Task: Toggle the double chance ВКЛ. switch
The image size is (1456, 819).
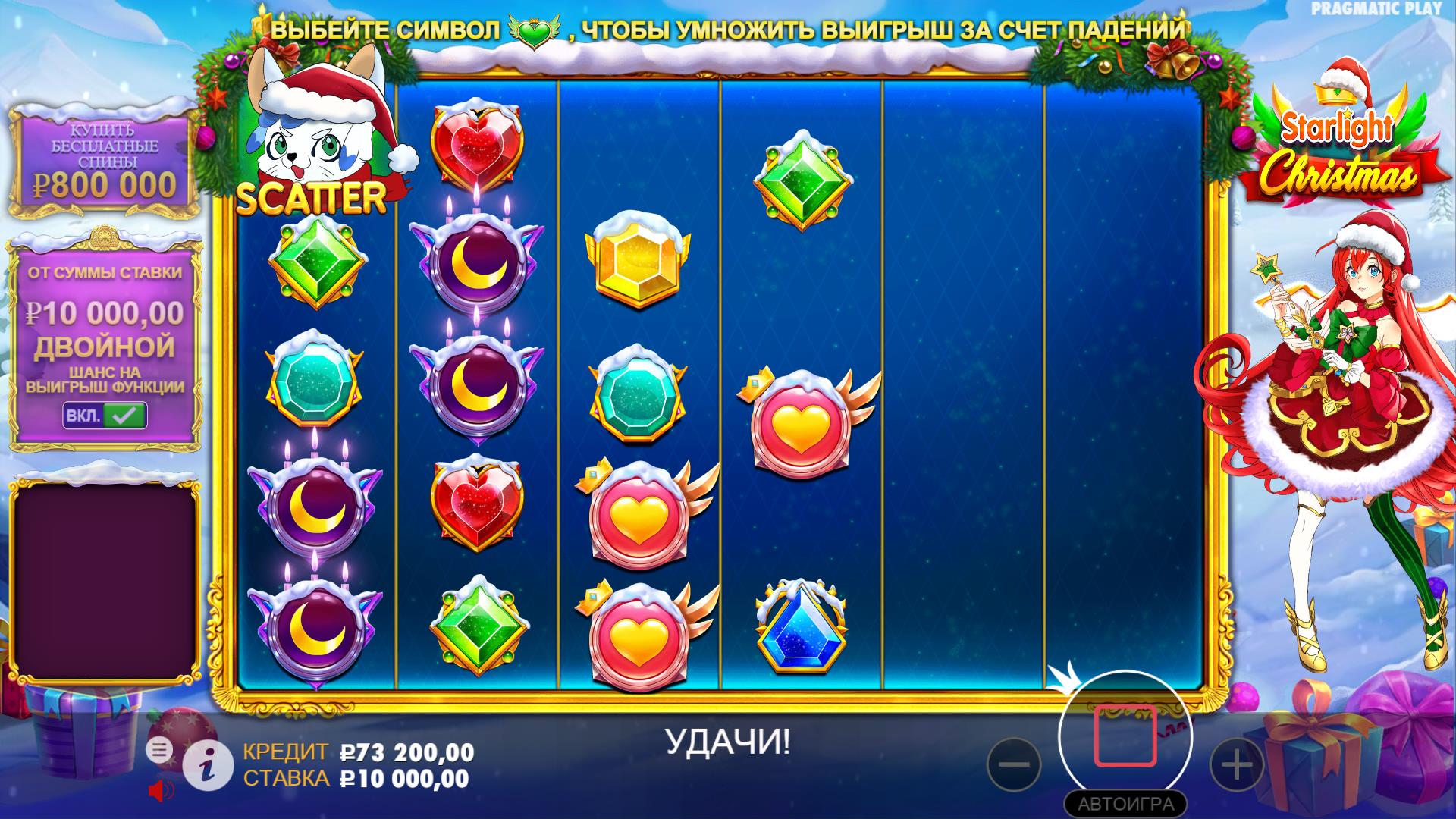Action: [x=105, y=415]
